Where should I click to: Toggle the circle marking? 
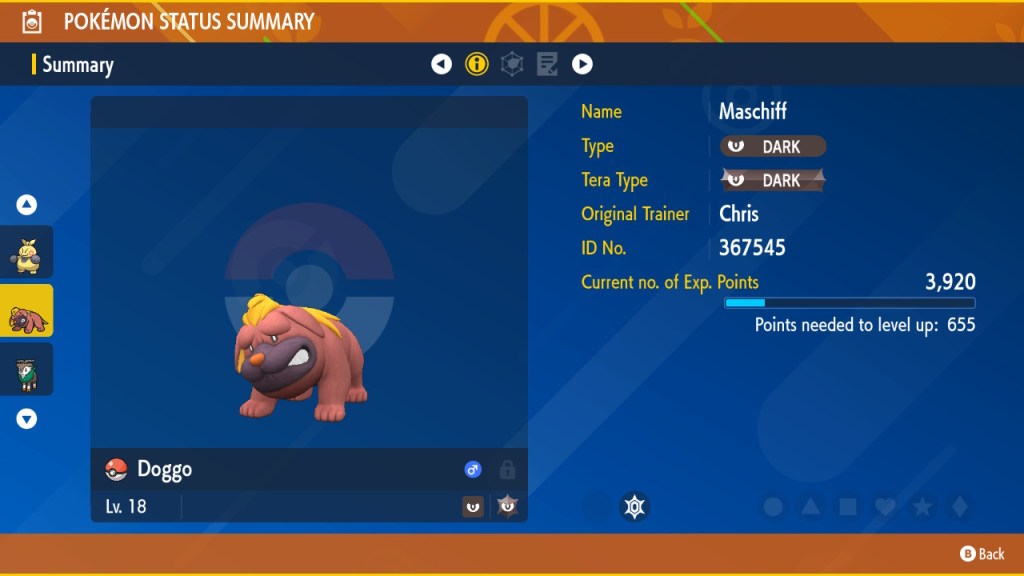coord(773,507)
